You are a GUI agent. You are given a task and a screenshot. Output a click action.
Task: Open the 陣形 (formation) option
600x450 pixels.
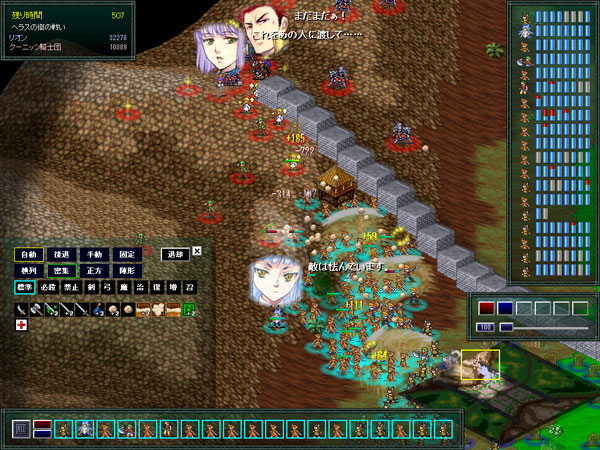(126, 271)
